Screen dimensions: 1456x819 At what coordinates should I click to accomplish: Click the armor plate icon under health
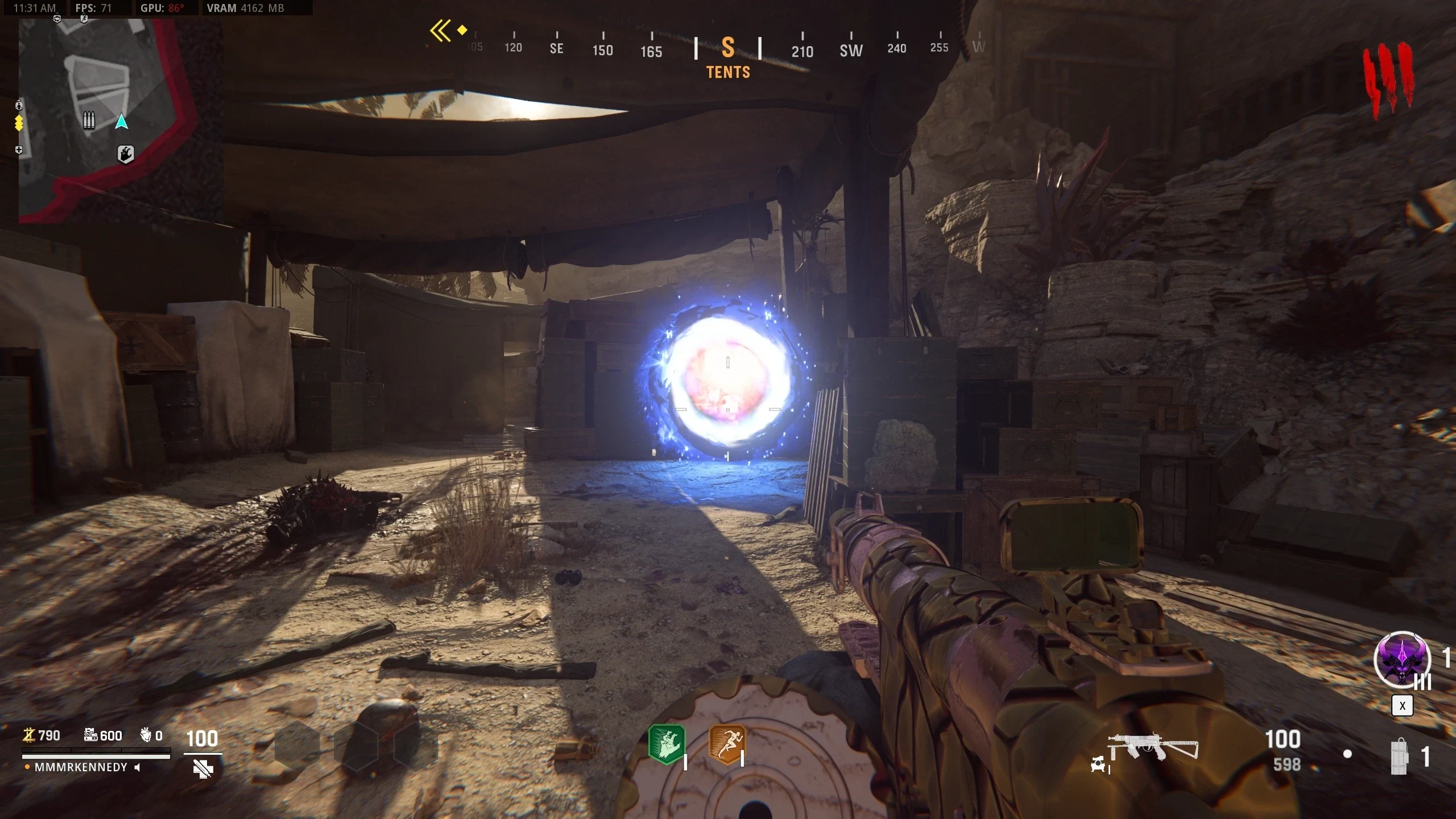pos(202,769)
